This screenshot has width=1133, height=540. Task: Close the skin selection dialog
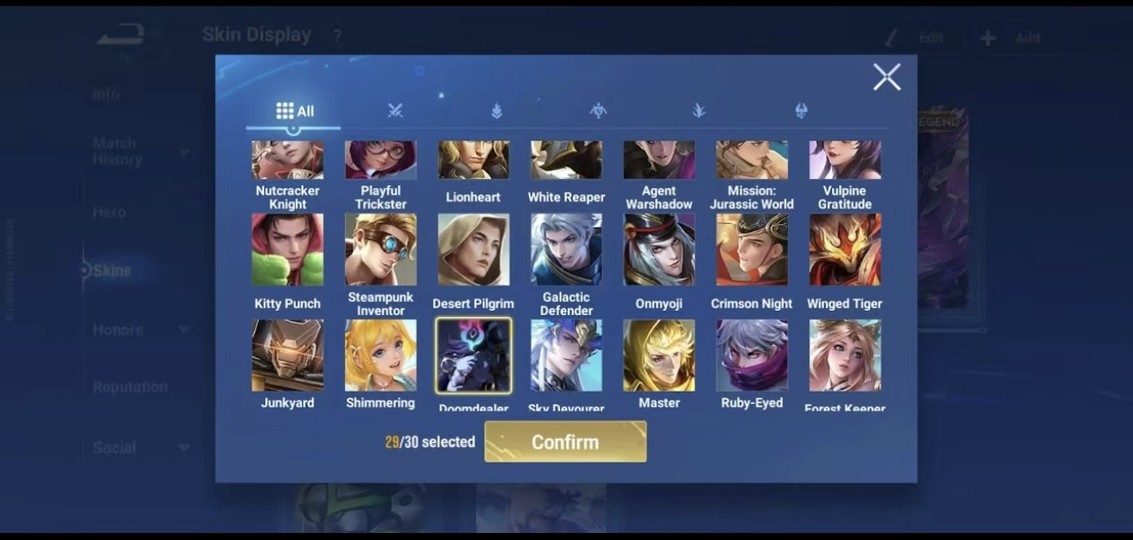tap(886, 77)
